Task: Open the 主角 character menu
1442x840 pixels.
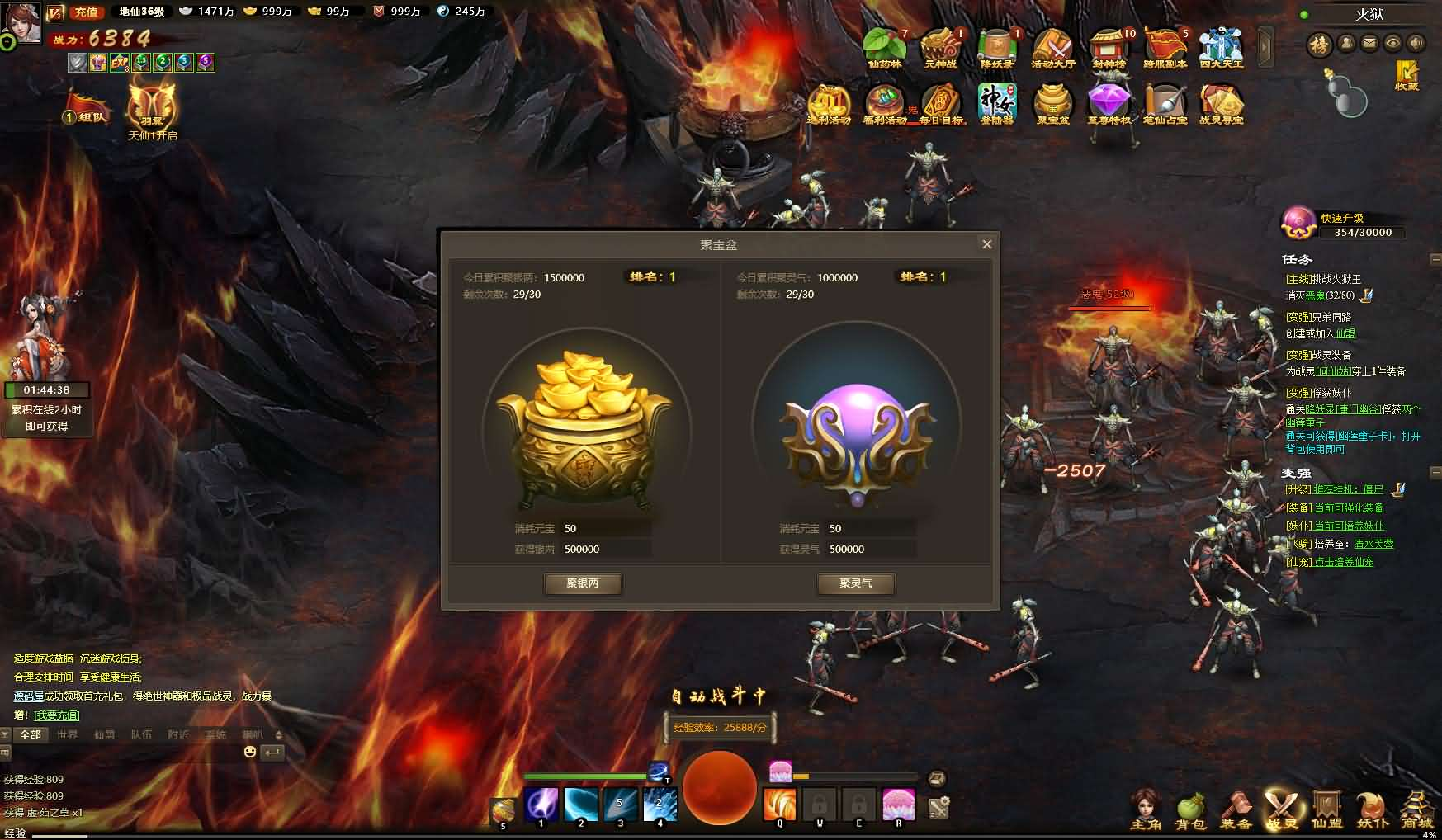Action: coord(1145,810)
